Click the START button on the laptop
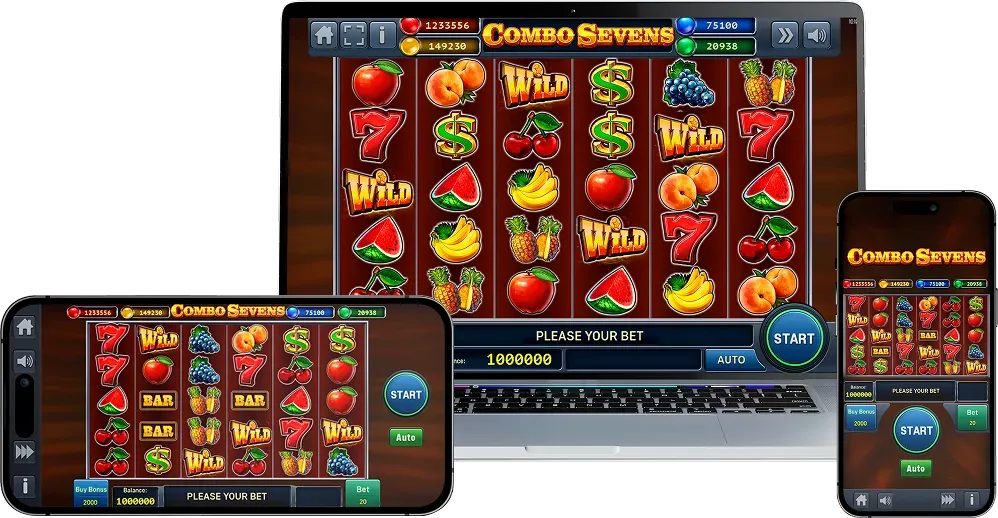Screen dimensions: 998x518 click(794, 339)
